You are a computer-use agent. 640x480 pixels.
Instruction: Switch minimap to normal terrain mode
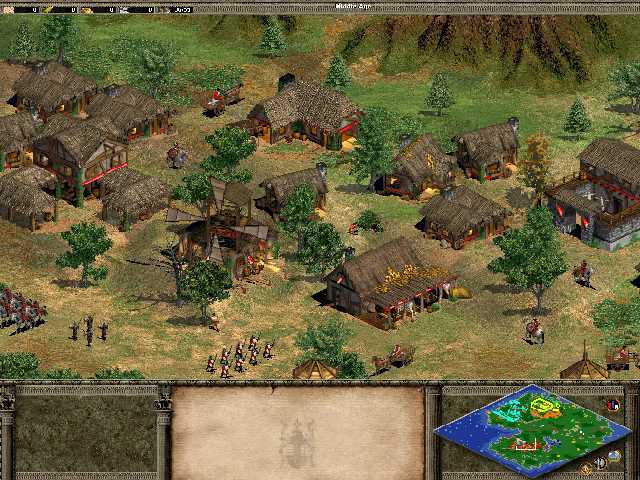(613, 455)
